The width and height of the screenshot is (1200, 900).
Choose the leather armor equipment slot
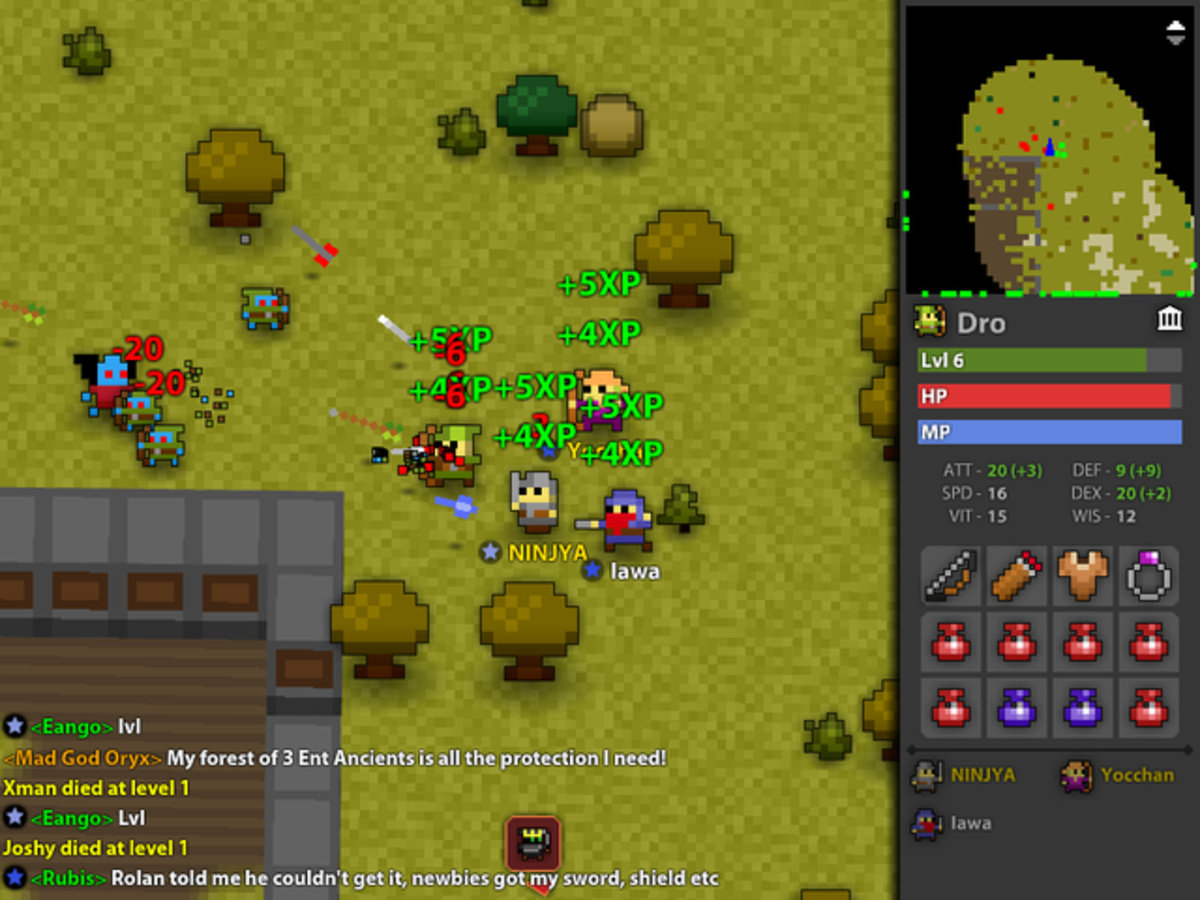tap(1083, 575)
